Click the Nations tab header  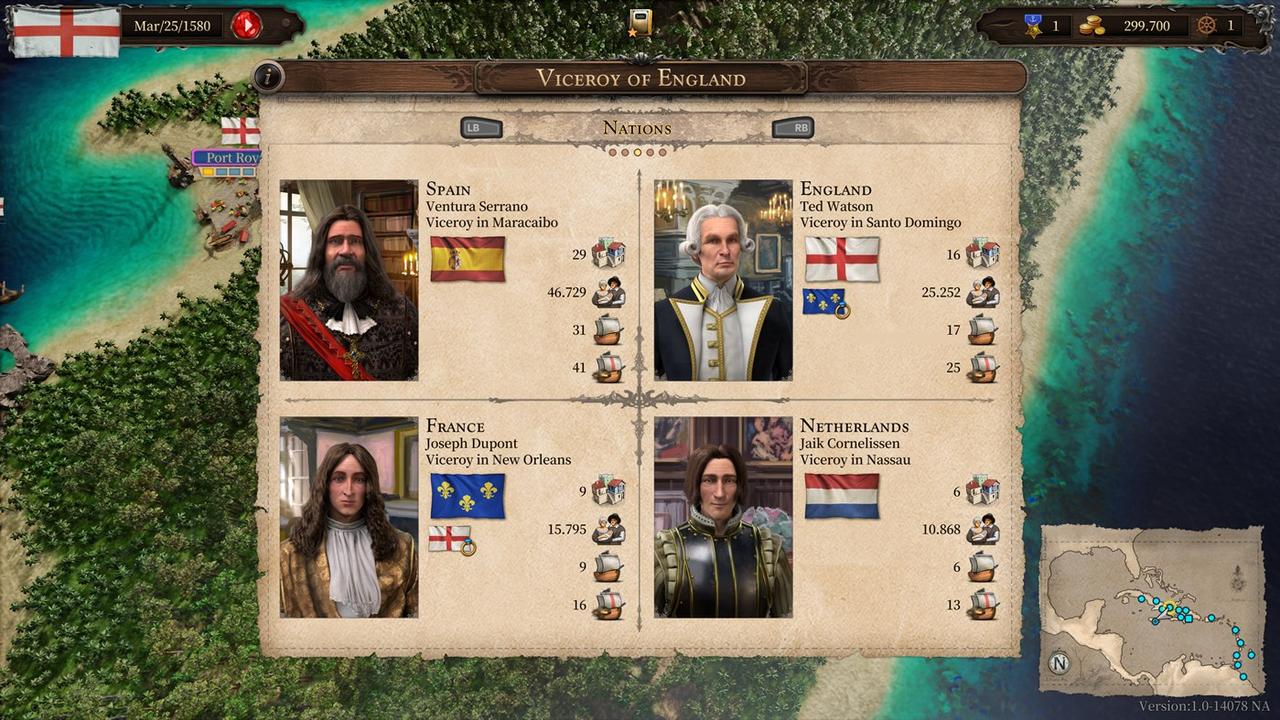pos(636,128)
